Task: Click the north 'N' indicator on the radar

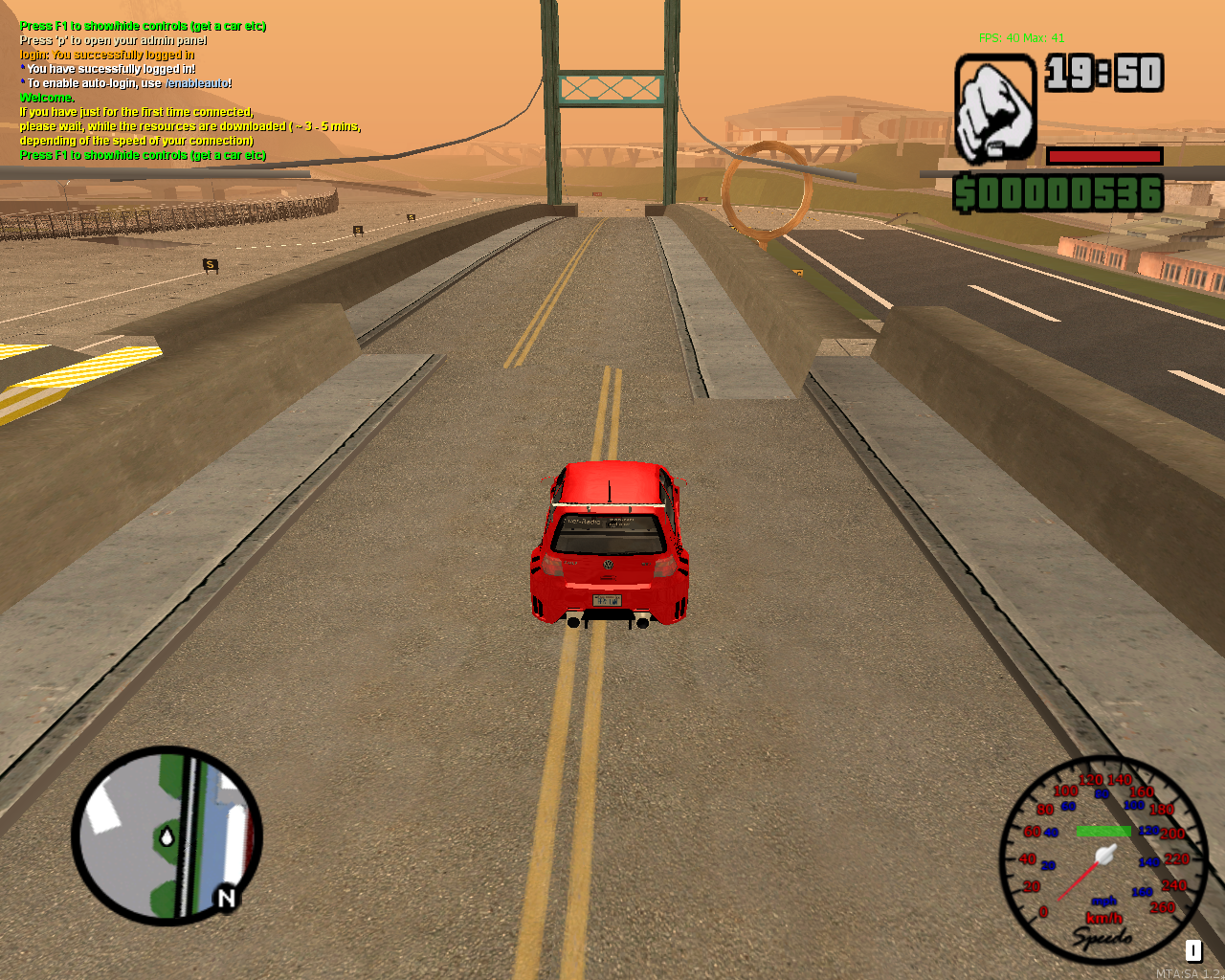Action: point(226,900)
